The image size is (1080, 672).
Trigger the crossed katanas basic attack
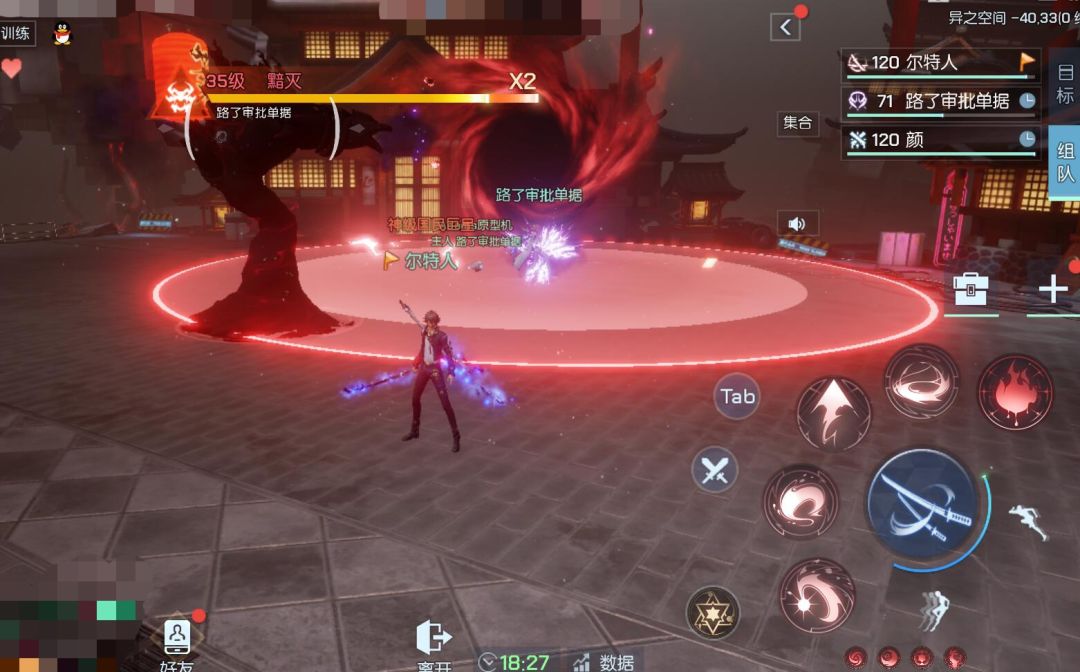tap(921, 503)
